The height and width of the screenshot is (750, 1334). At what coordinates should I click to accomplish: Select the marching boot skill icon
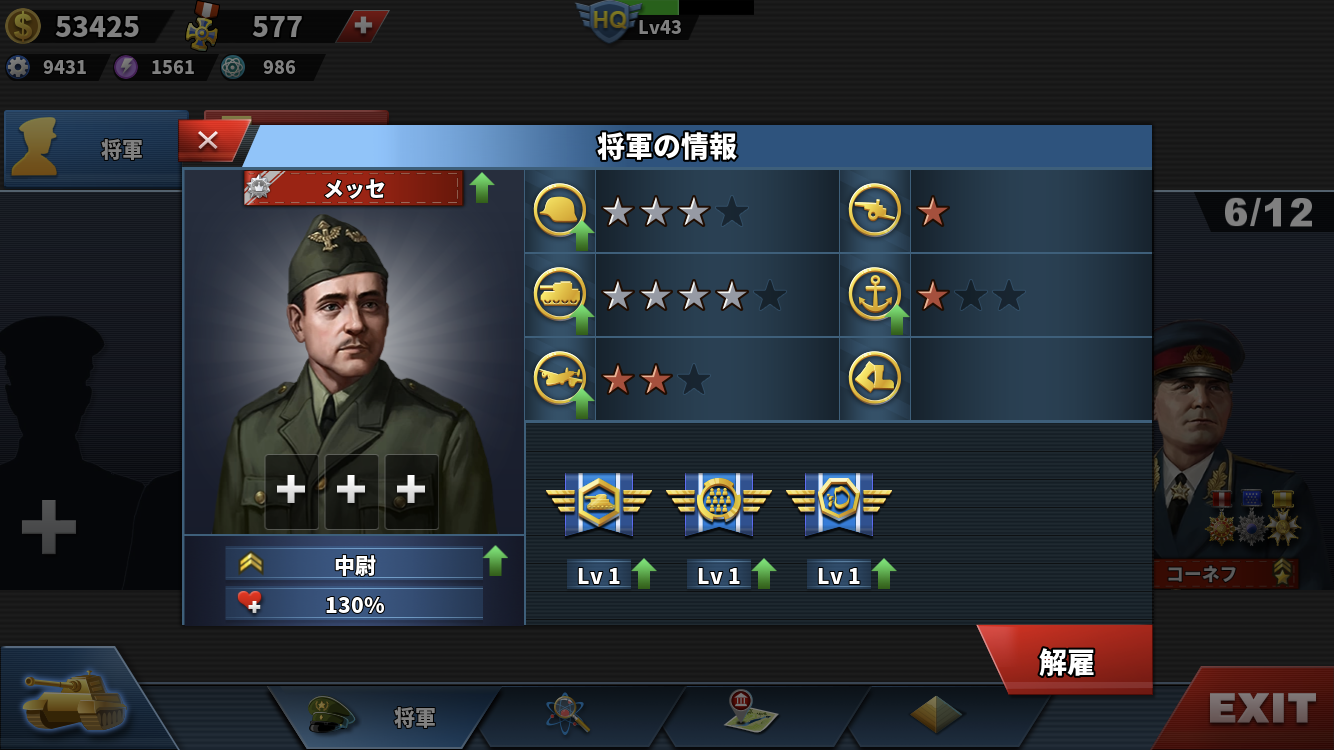[874, 378]
